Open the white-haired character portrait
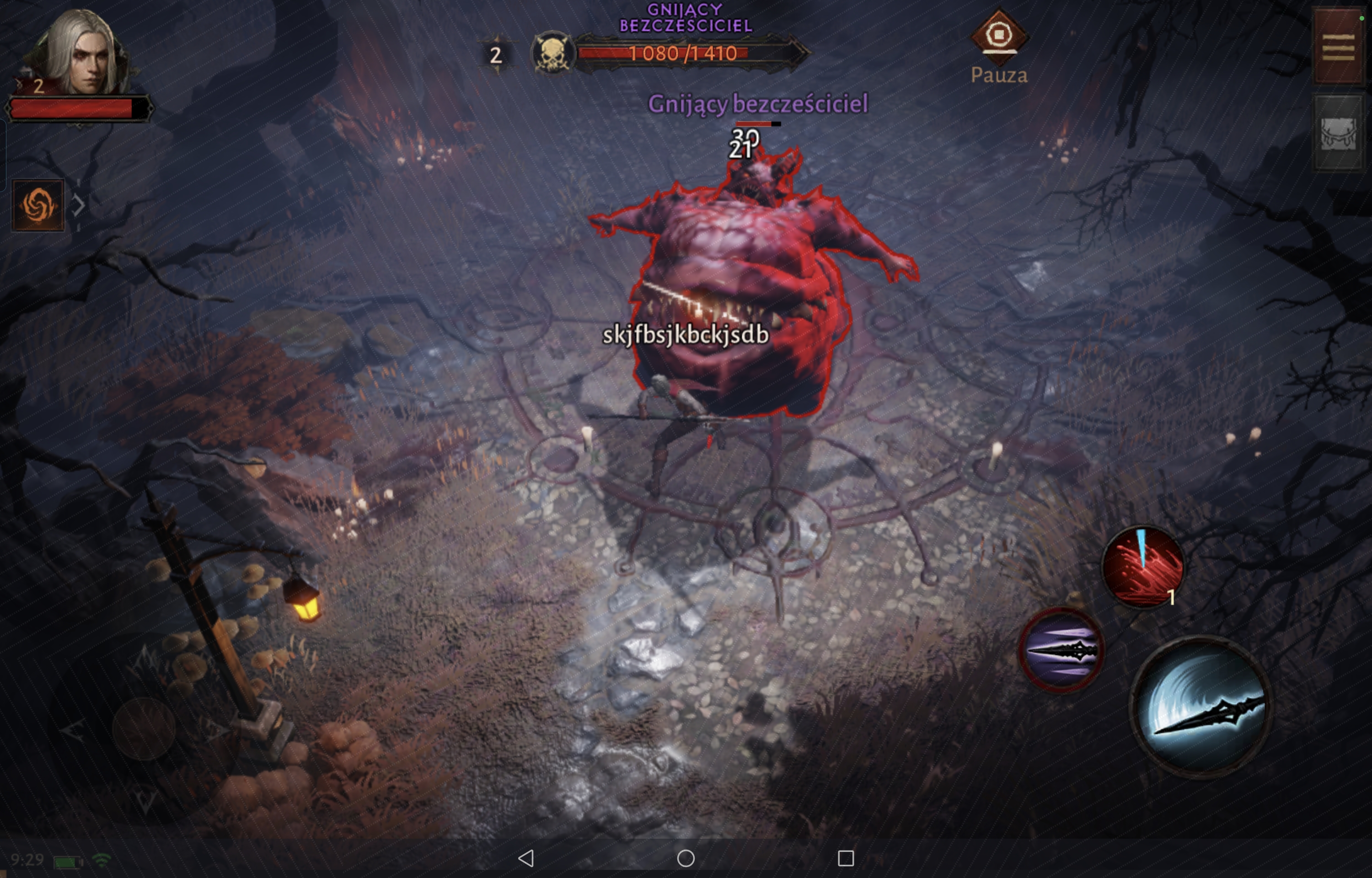1372x878 pixels. 80,54
